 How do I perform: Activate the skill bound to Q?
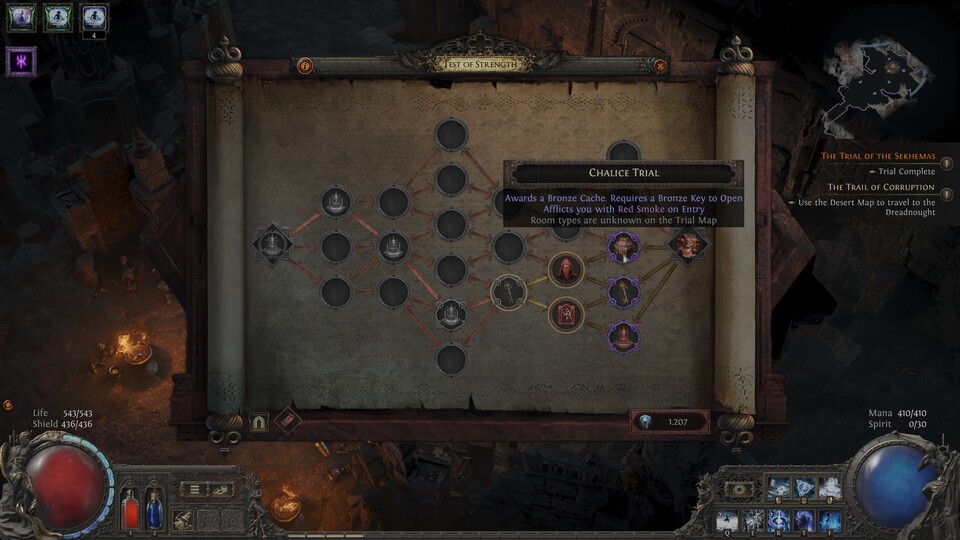pyautogui.click(x=725, y=520)
